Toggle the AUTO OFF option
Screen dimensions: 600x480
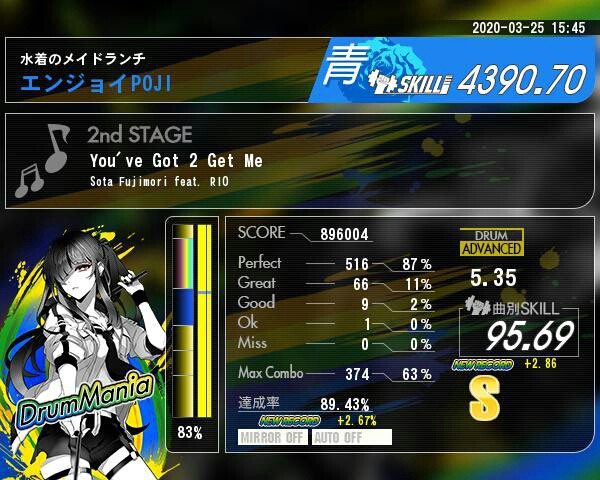click(350, 437)
